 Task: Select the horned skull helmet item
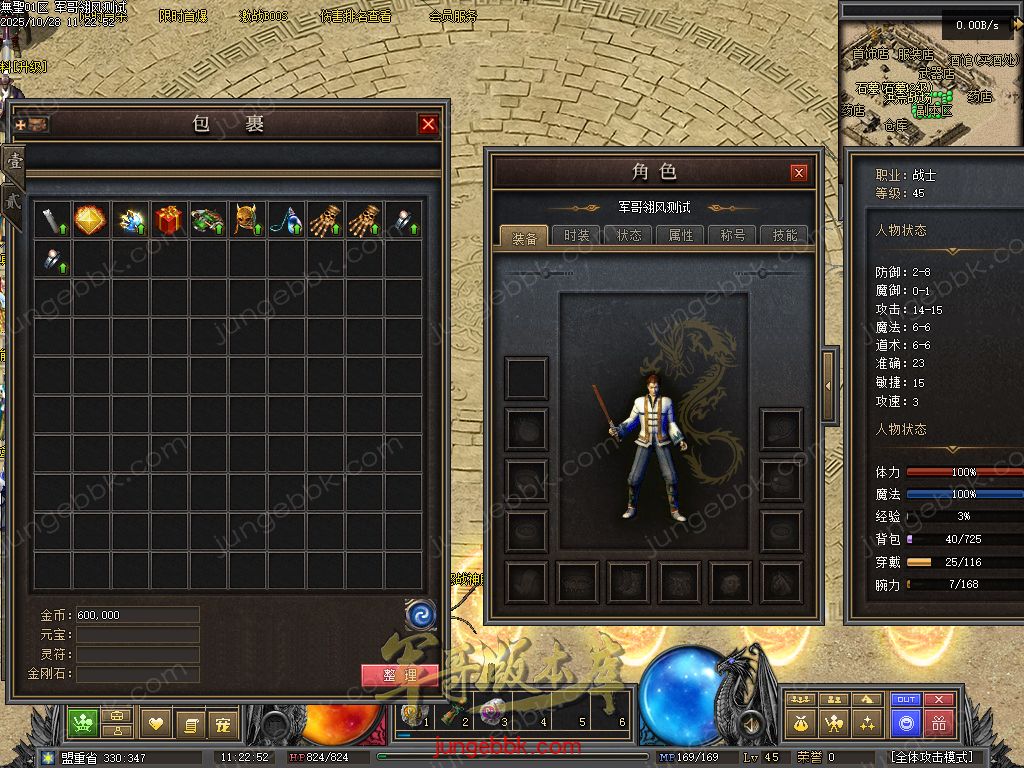[x=247, y=220]
